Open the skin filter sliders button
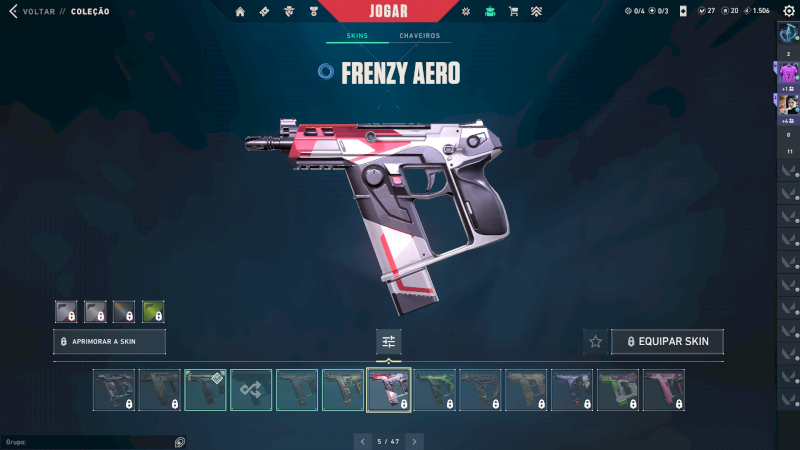The height and width of the screenshot is (450, 800). 389,341
